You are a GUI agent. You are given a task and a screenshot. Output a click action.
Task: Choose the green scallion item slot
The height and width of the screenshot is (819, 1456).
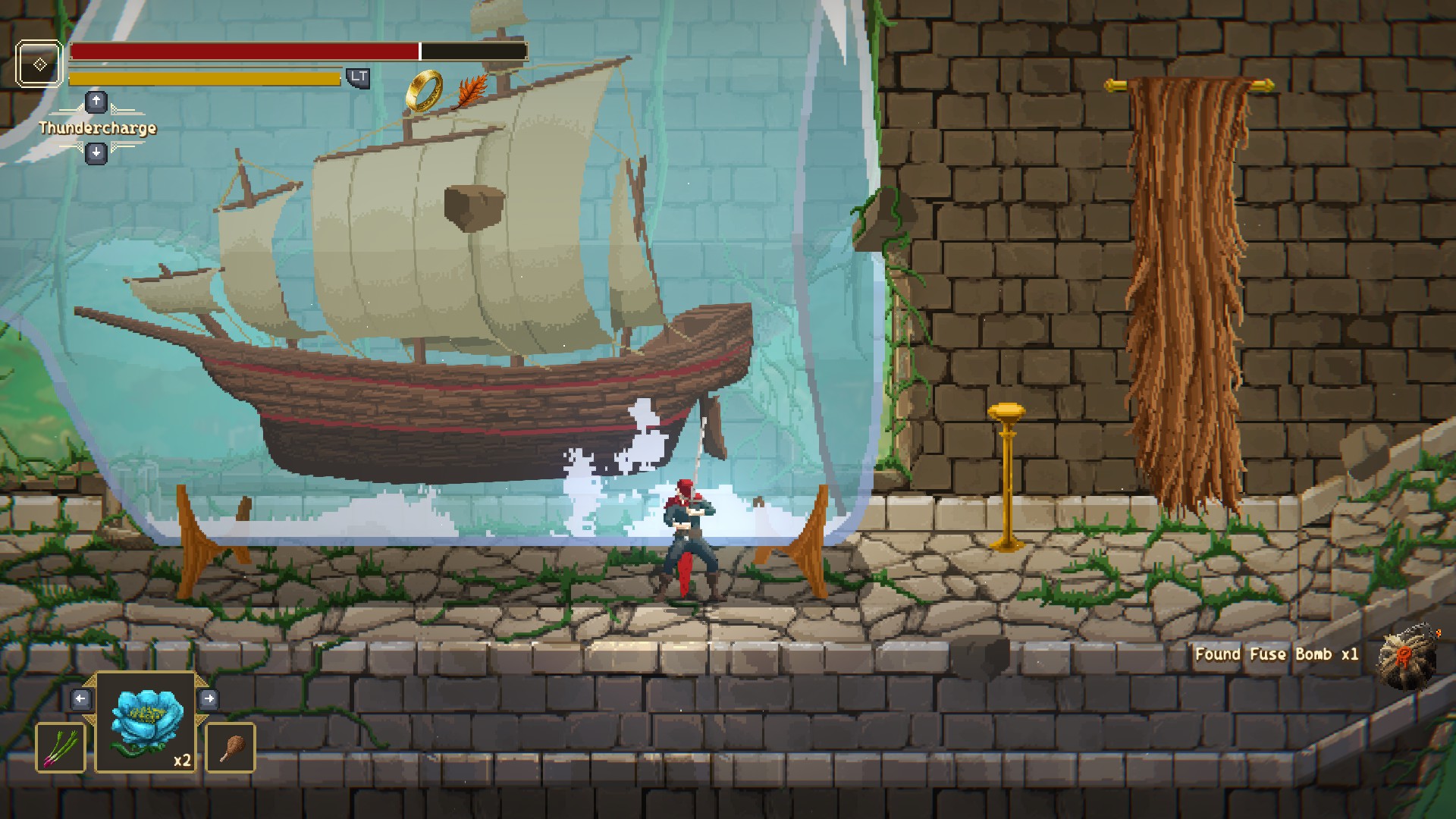tap(61, 747)
